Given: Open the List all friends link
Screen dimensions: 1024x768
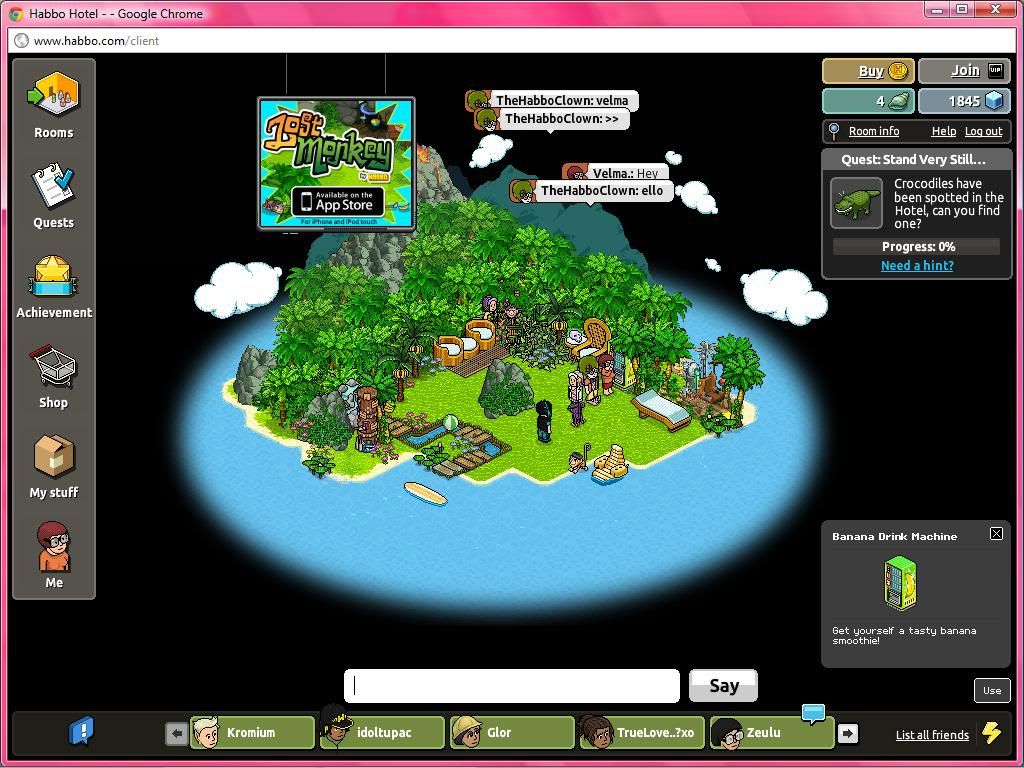Looking at the screenshot, I should click(932, 735).
